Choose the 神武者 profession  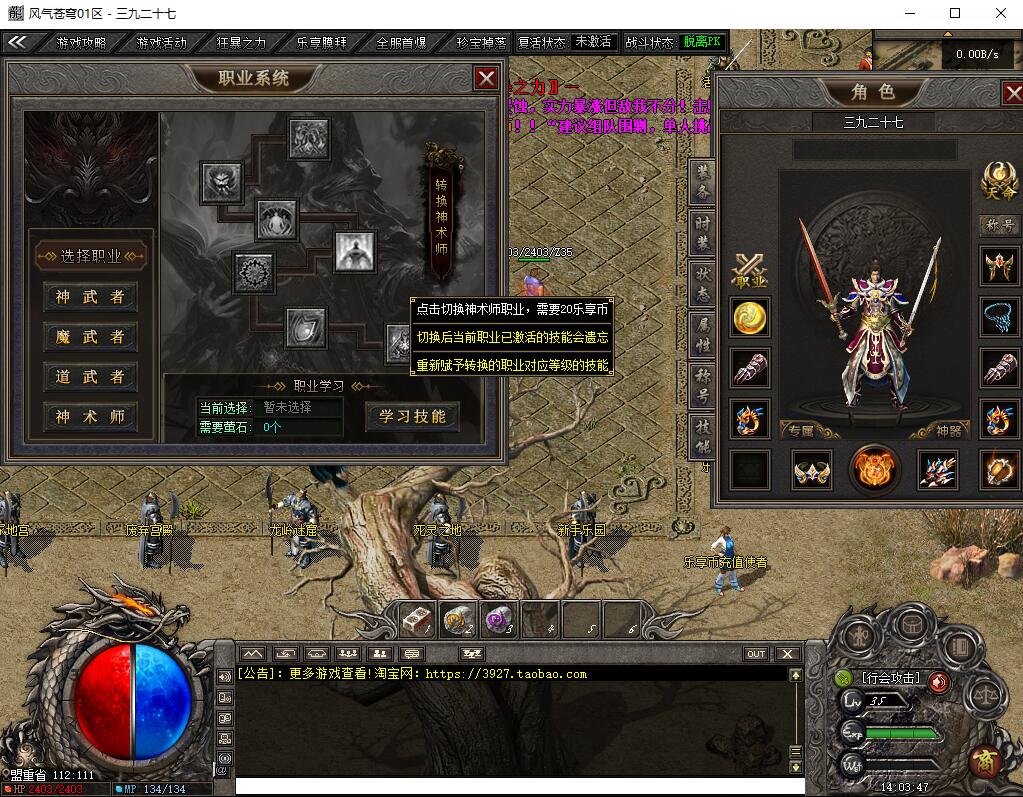point(90,297)
